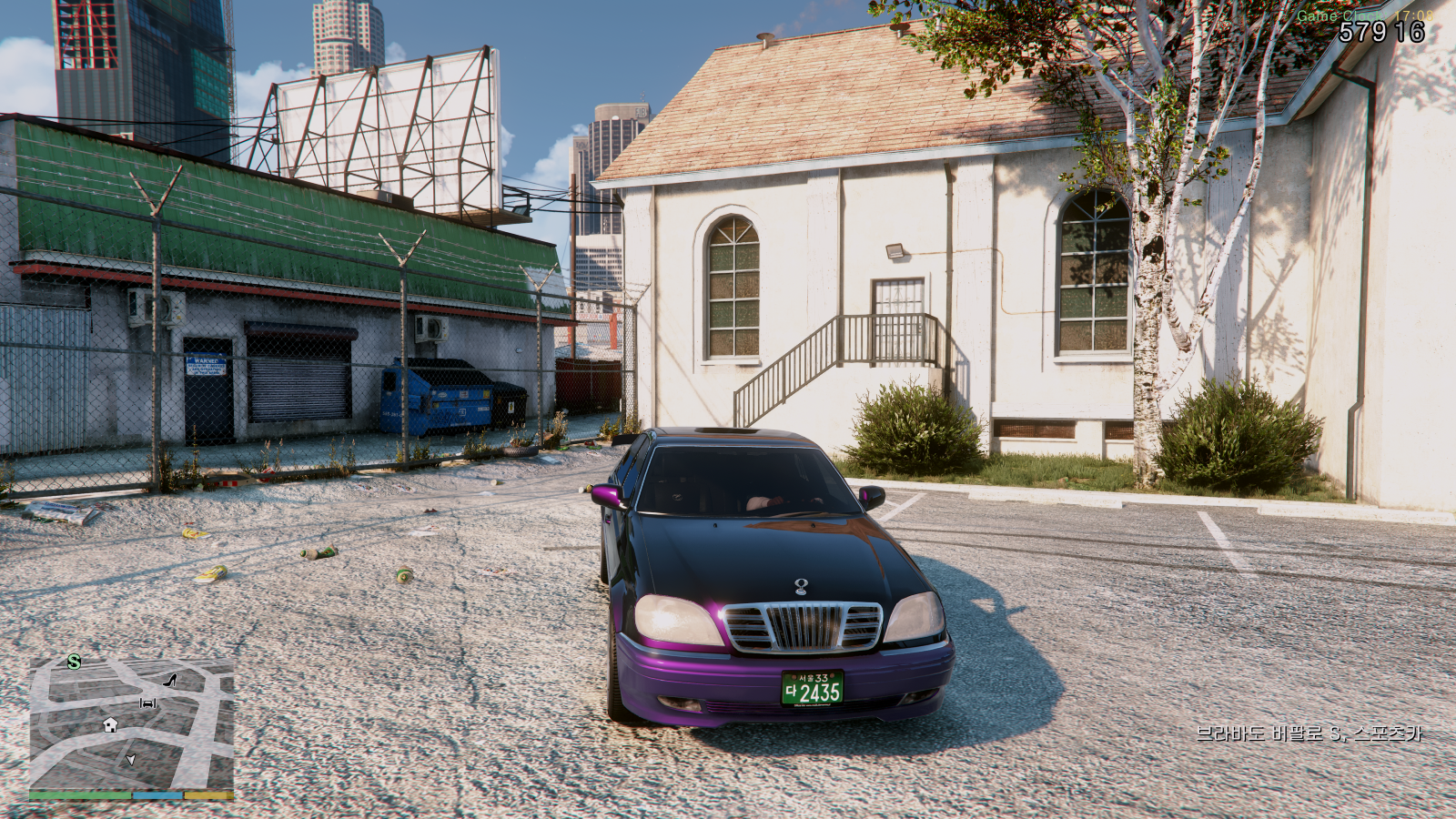
Task: Toggle the 579 16 counter display
Action: (x=1382, y=30)
